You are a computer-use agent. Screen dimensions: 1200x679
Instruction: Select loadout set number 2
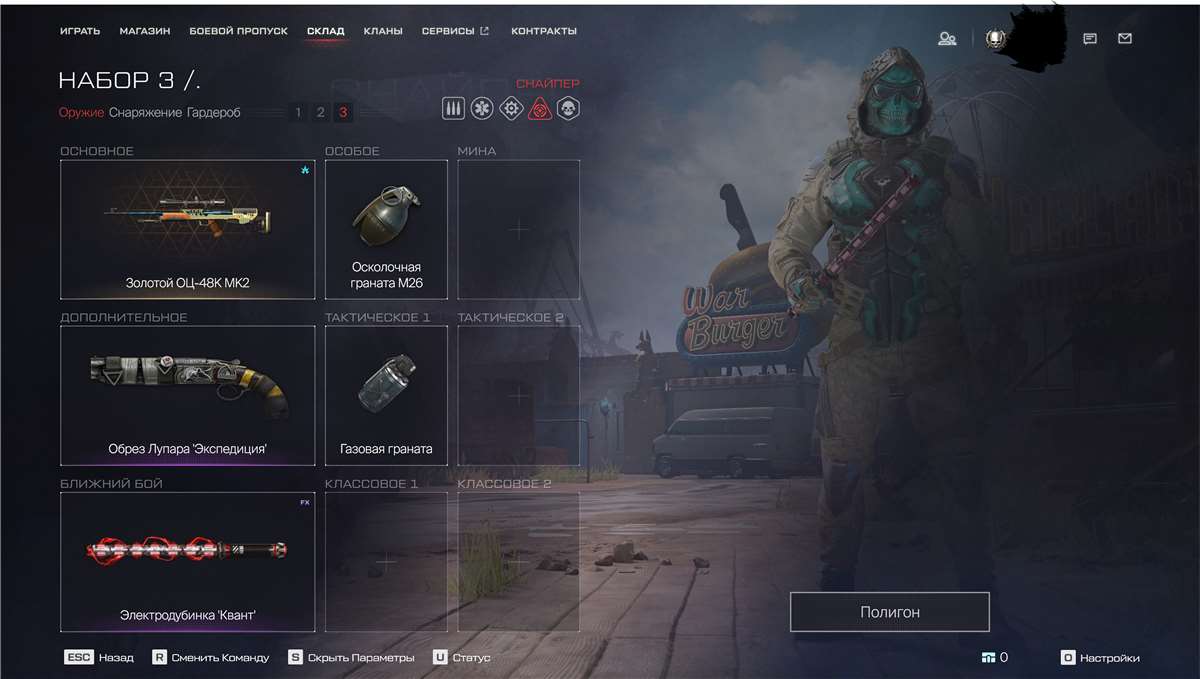[x=320, y=113]
